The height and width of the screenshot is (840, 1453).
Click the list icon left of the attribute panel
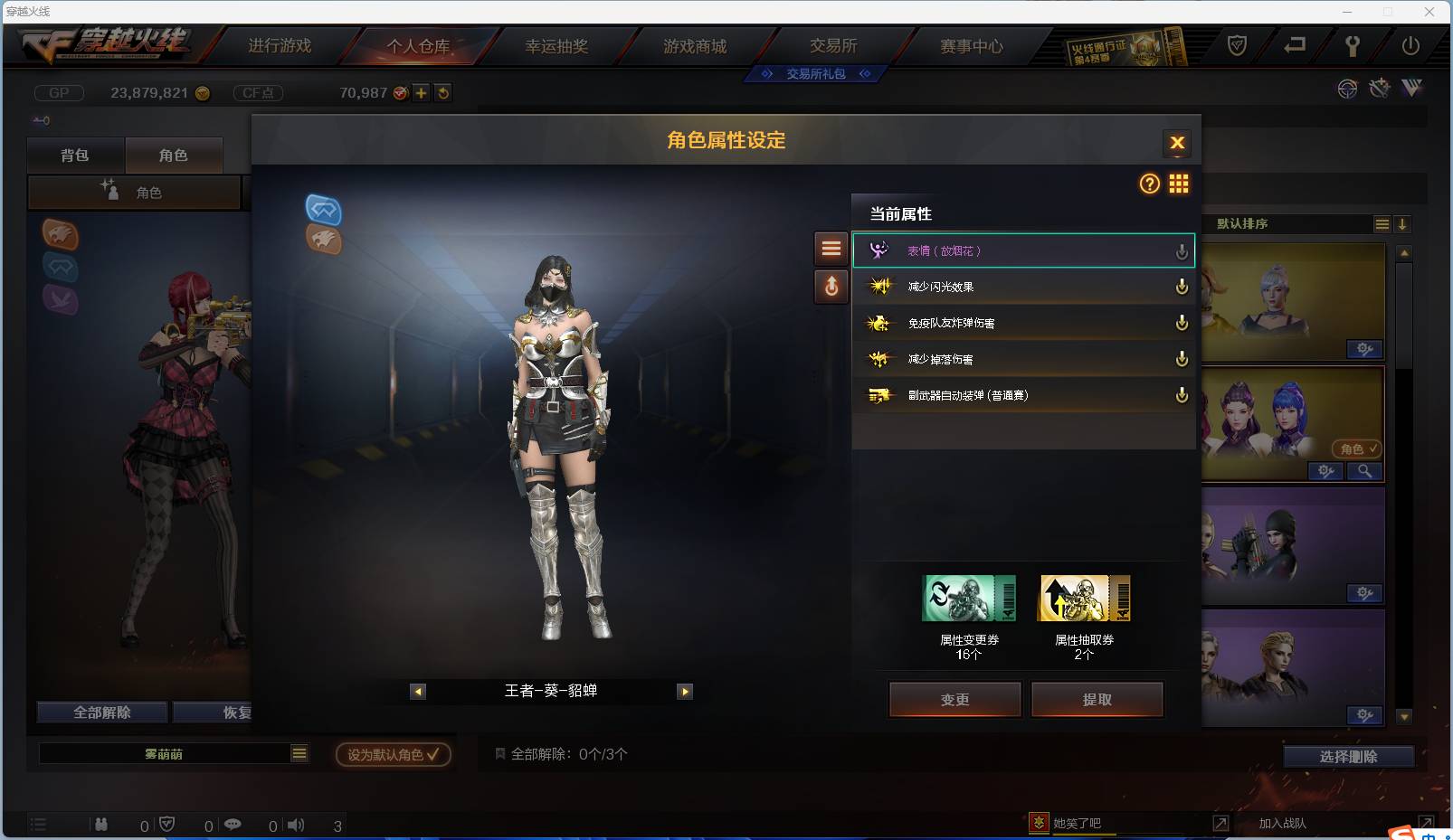click(x=831, y=249)
